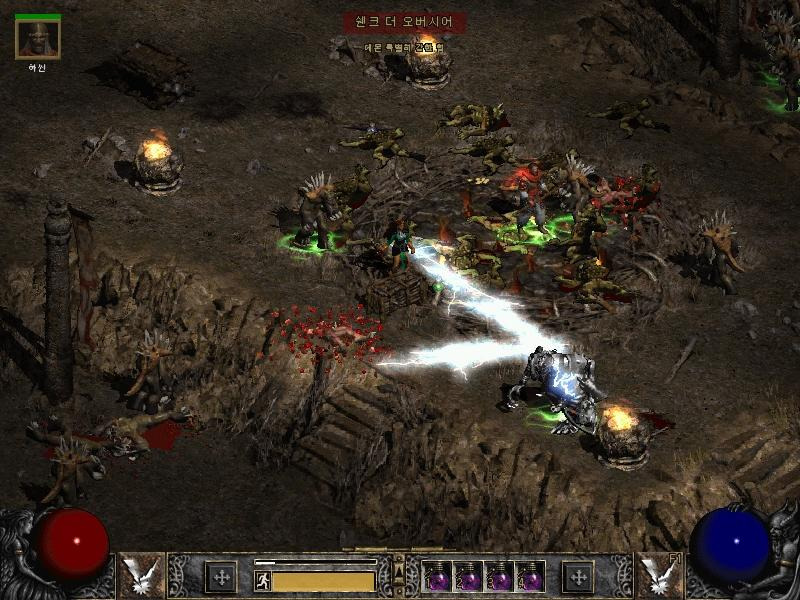Viewport: 800px width, 600px height.
Task: Click the cross button beside the run toggle
Action: click(x=220, y=576)
